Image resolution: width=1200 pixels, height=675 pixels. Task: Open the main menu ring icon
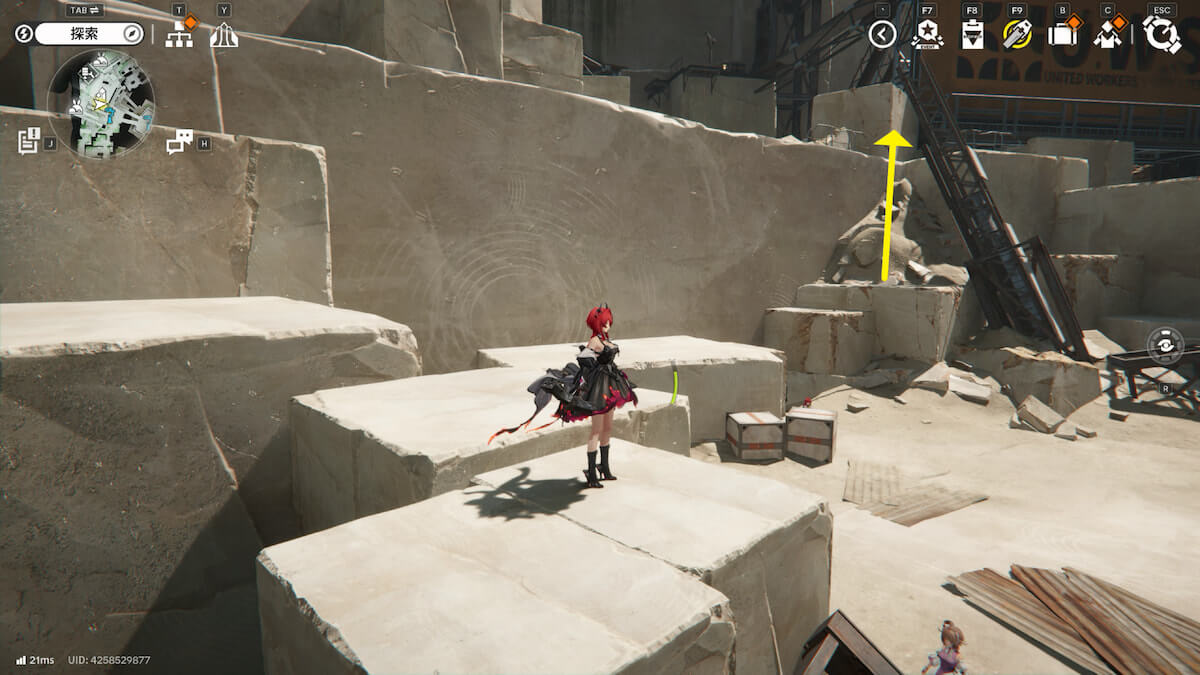tap(1161, 34)
